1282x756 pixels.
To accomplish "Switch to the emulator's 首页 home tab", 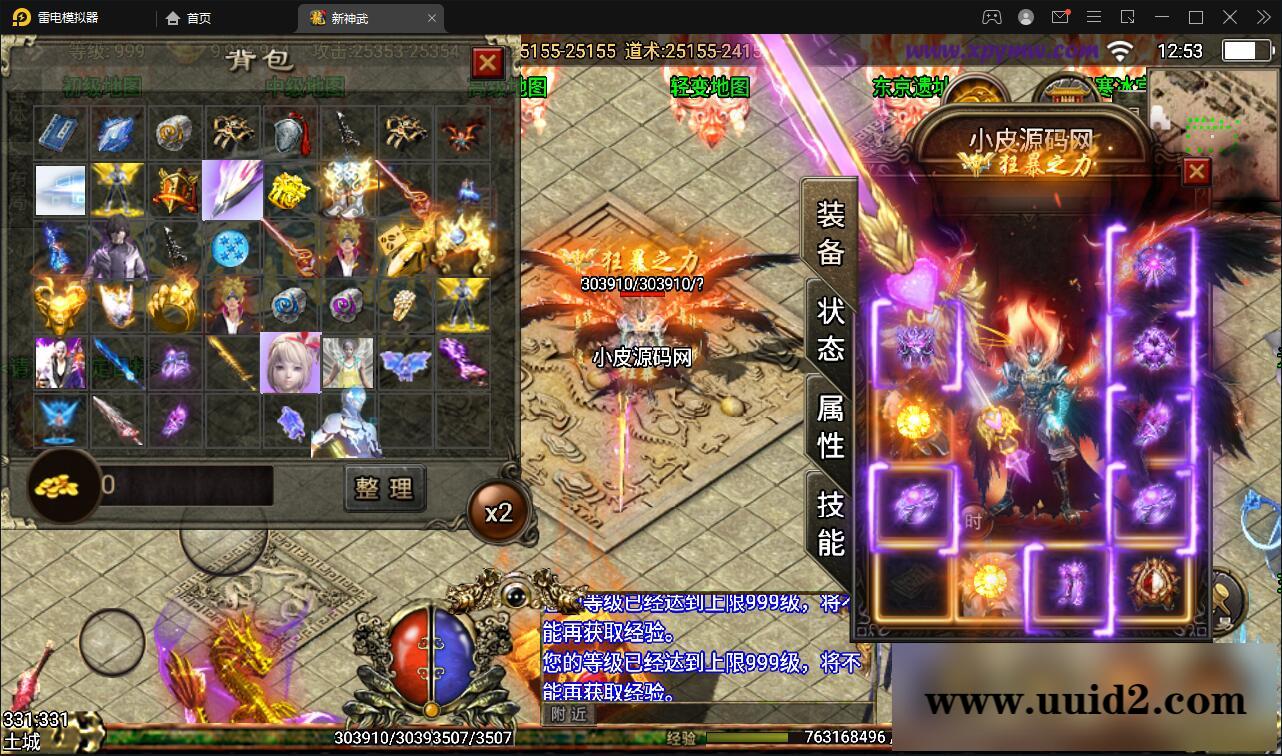I will [x=188, y=17].
